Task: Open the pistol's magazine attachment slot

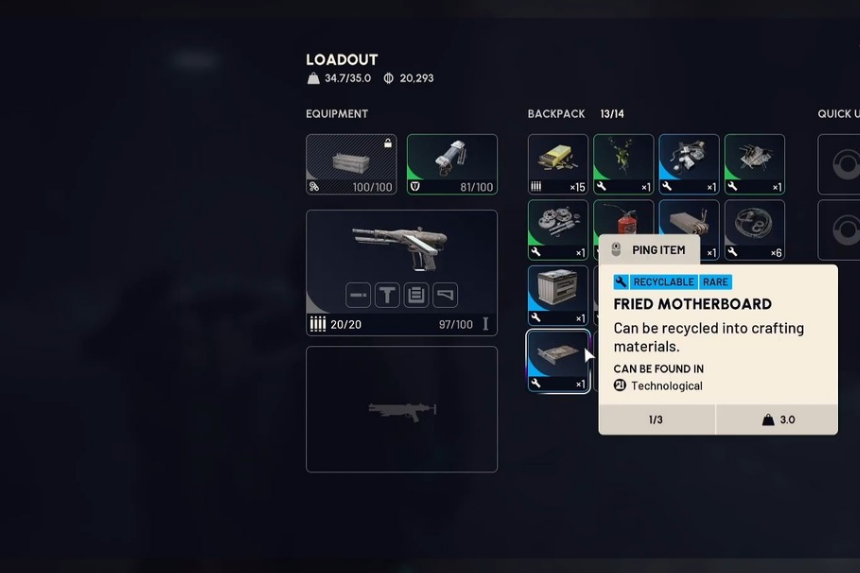Action: click(x=416, y=295)
